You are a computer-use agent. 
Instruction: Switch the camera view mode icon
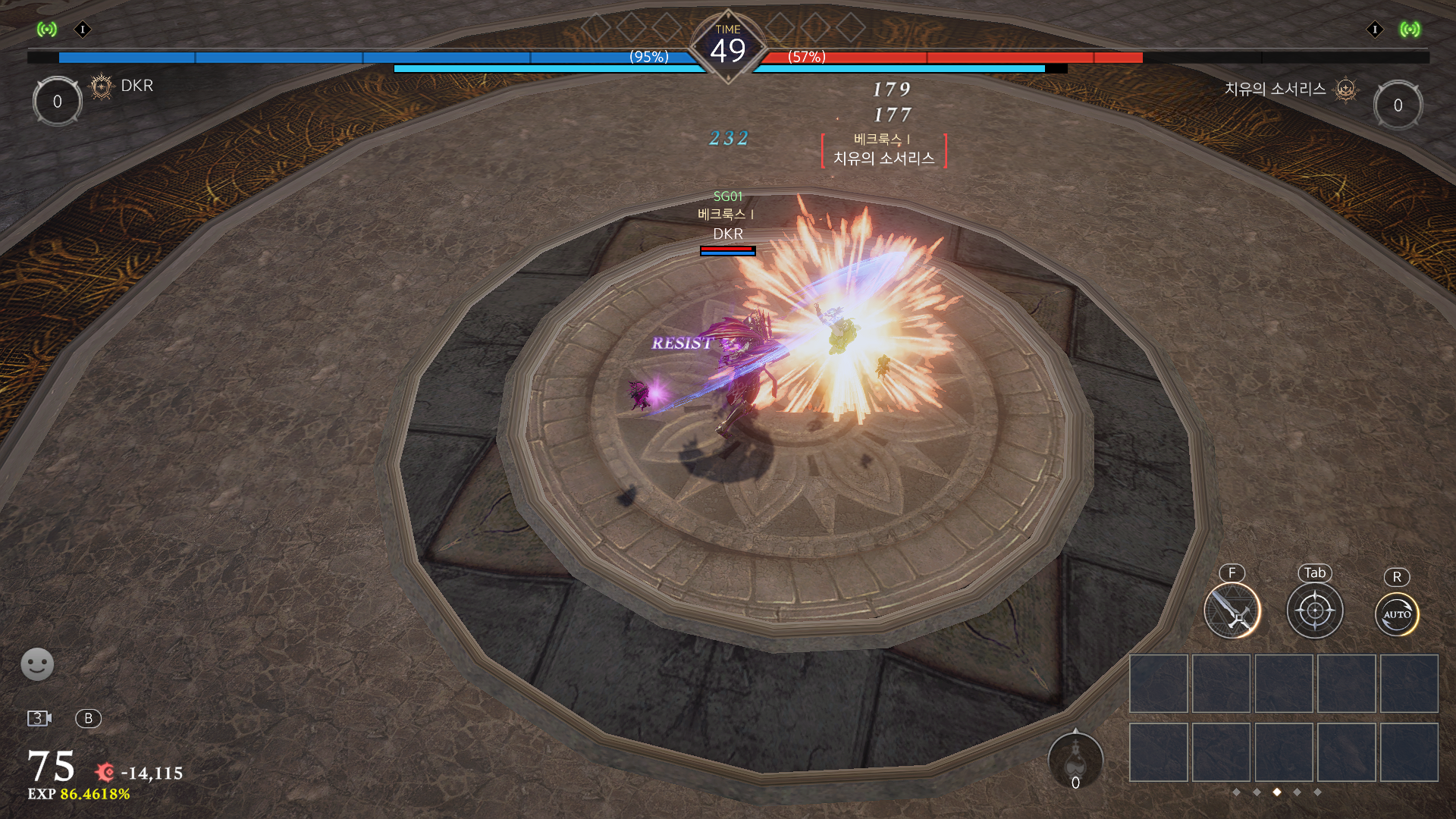click(x=39, y=718)
